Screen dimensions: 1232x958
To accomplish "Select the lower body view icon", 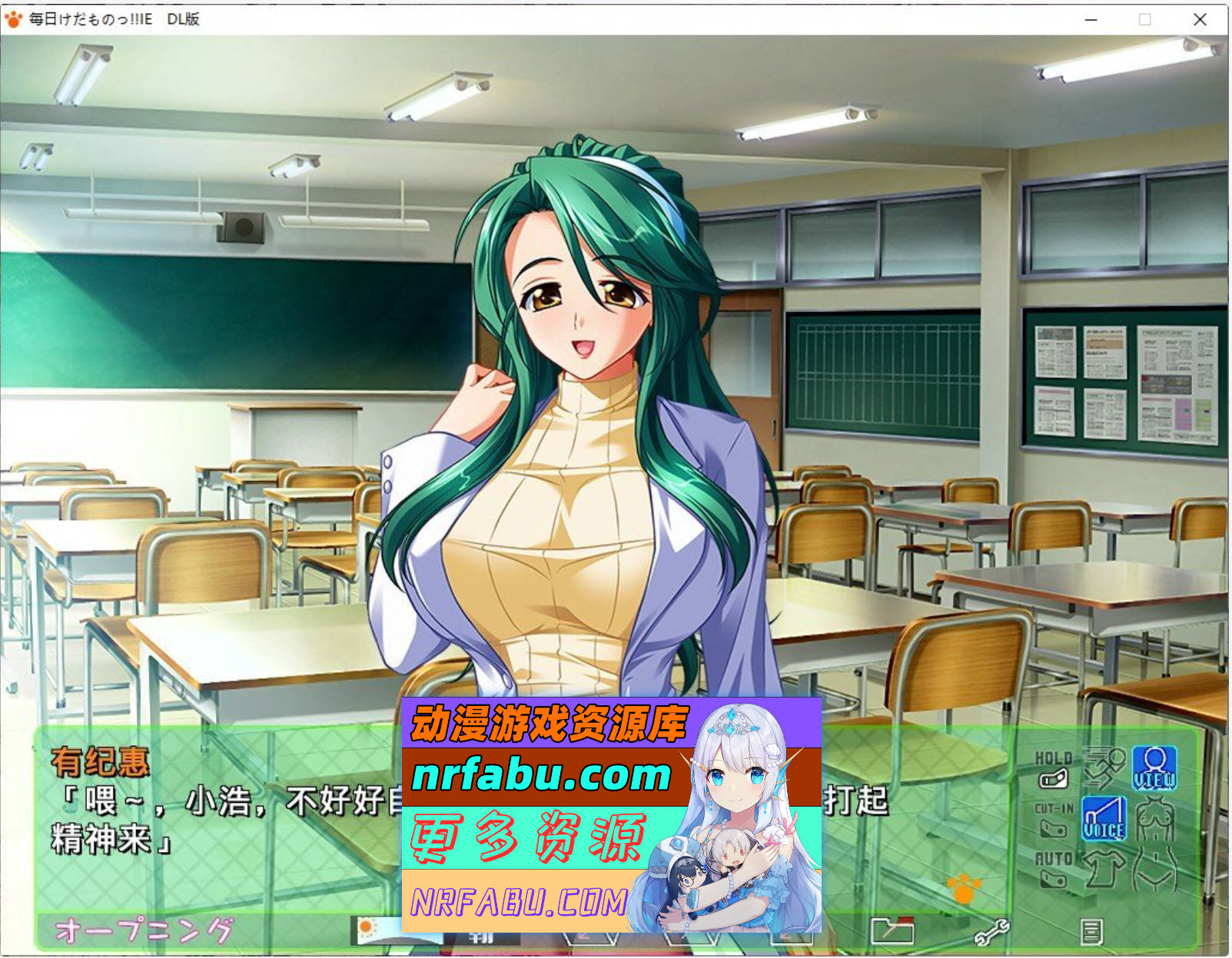I will [x=1156, y=870].
